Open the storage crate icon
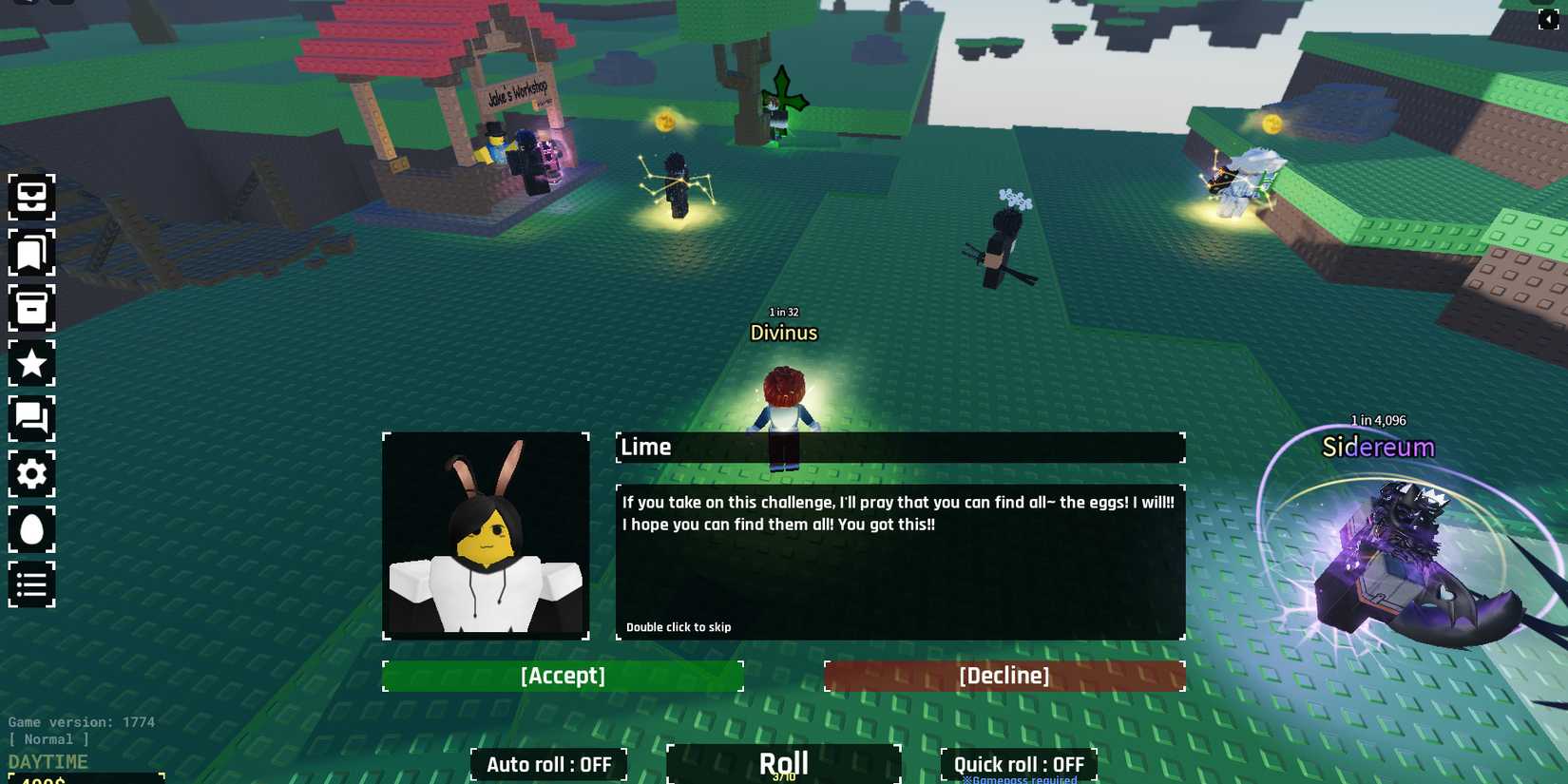This screenshot has height=784, width=1568. point(31,308)
